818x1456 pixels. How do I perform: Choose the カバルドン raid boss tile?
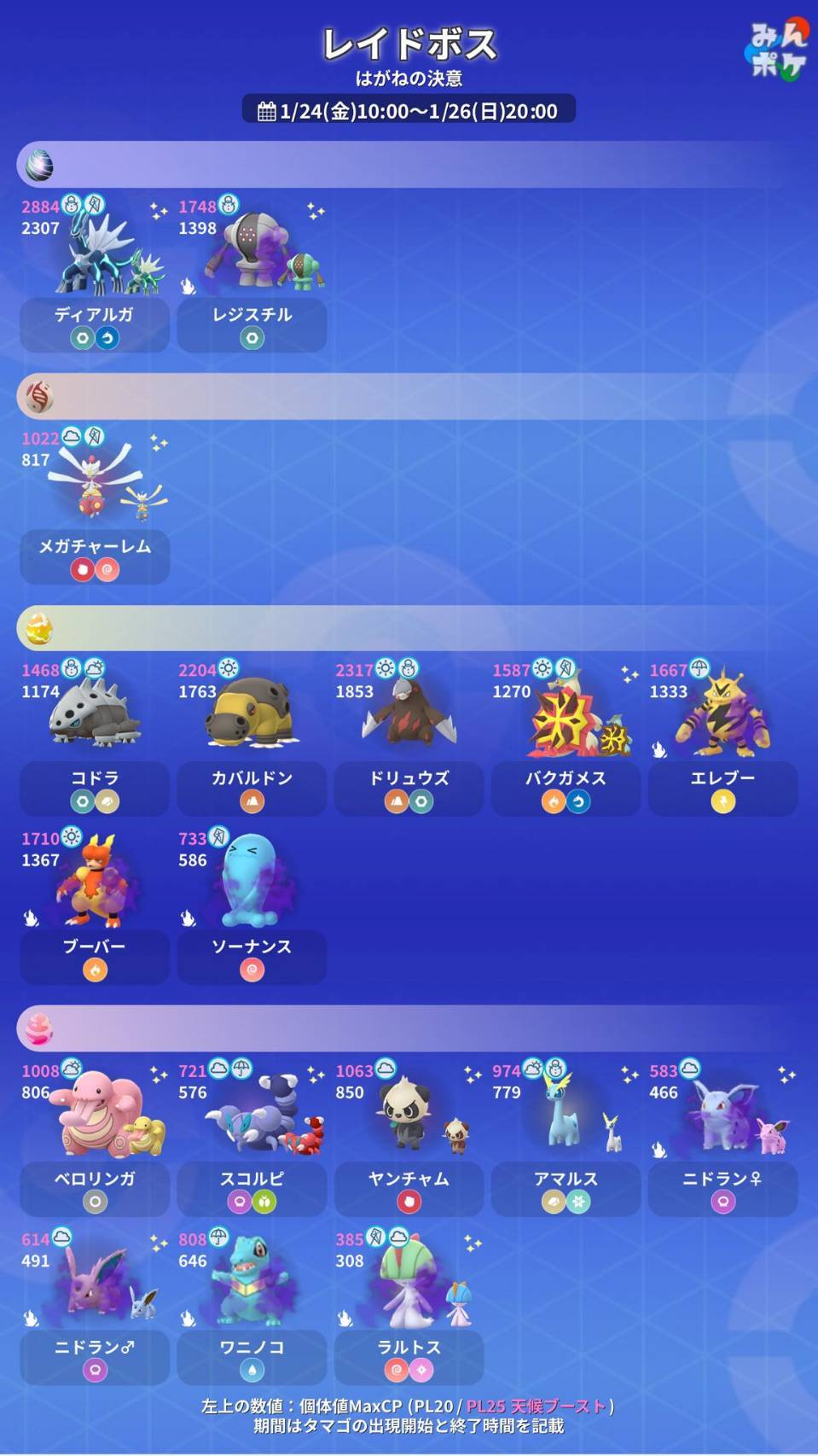point(252,737)
